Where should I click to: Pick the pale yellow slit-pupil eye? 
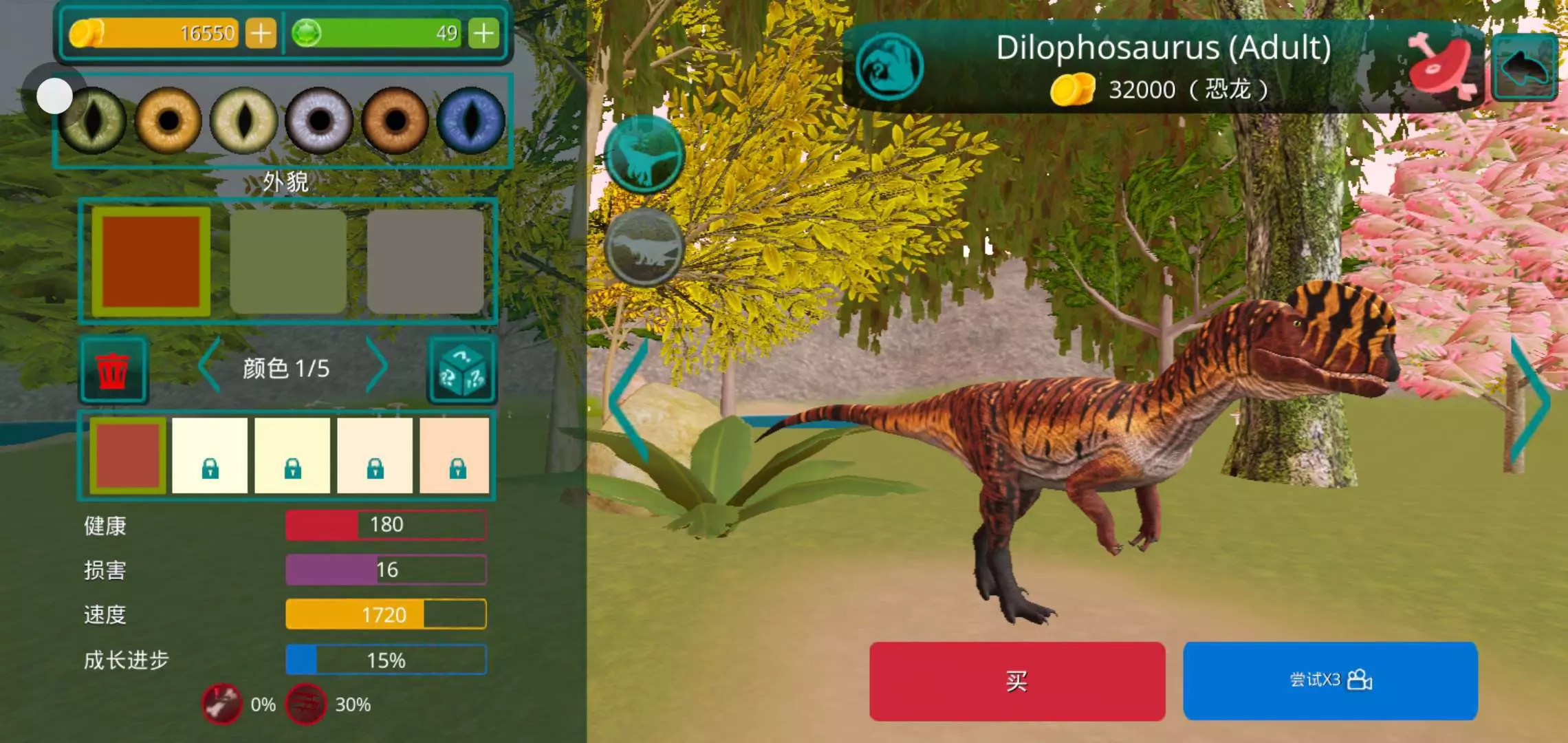243,120
